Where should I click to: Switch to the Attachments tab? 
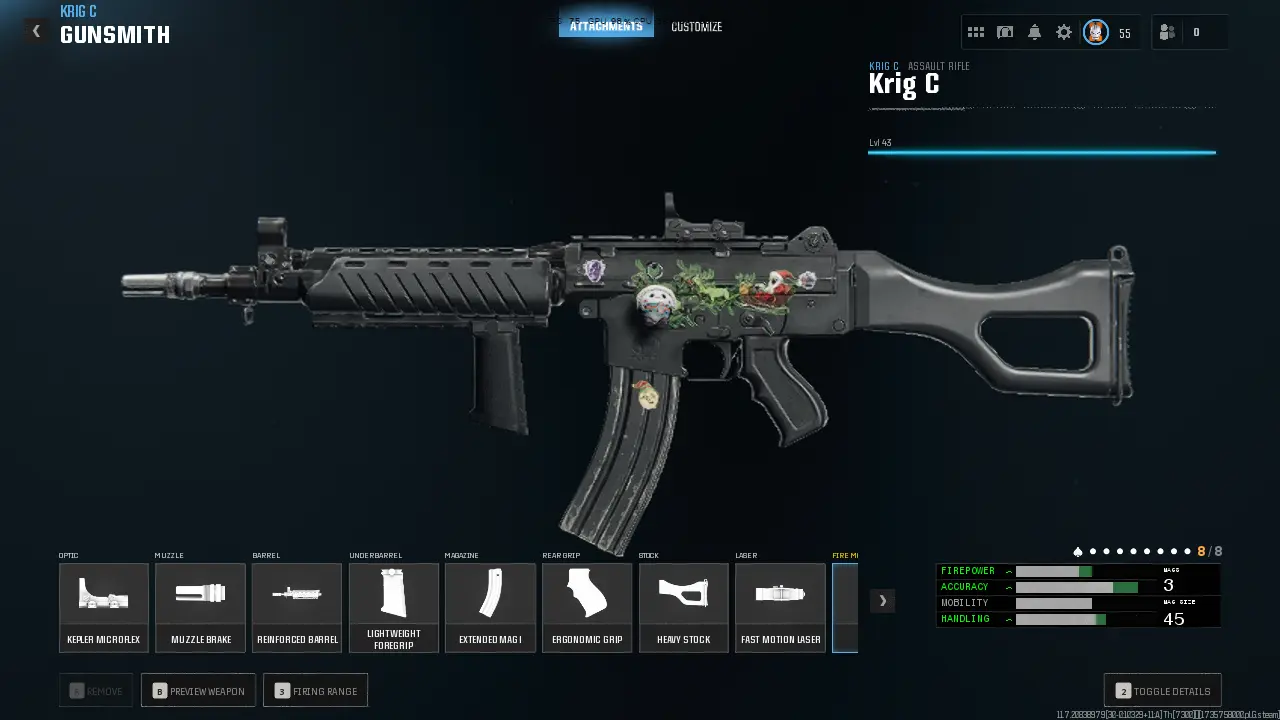(606, 26)
